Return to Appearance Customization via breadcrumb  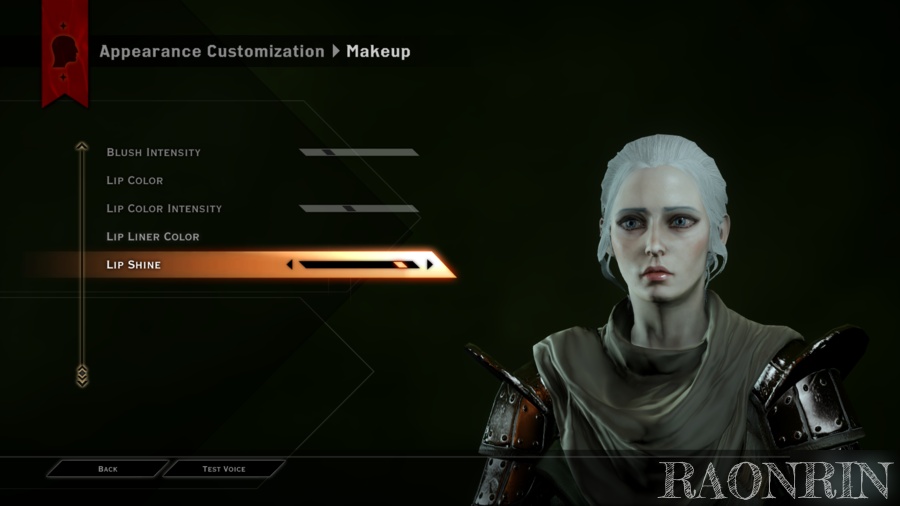pyautogui.click(x=211, y=52)
